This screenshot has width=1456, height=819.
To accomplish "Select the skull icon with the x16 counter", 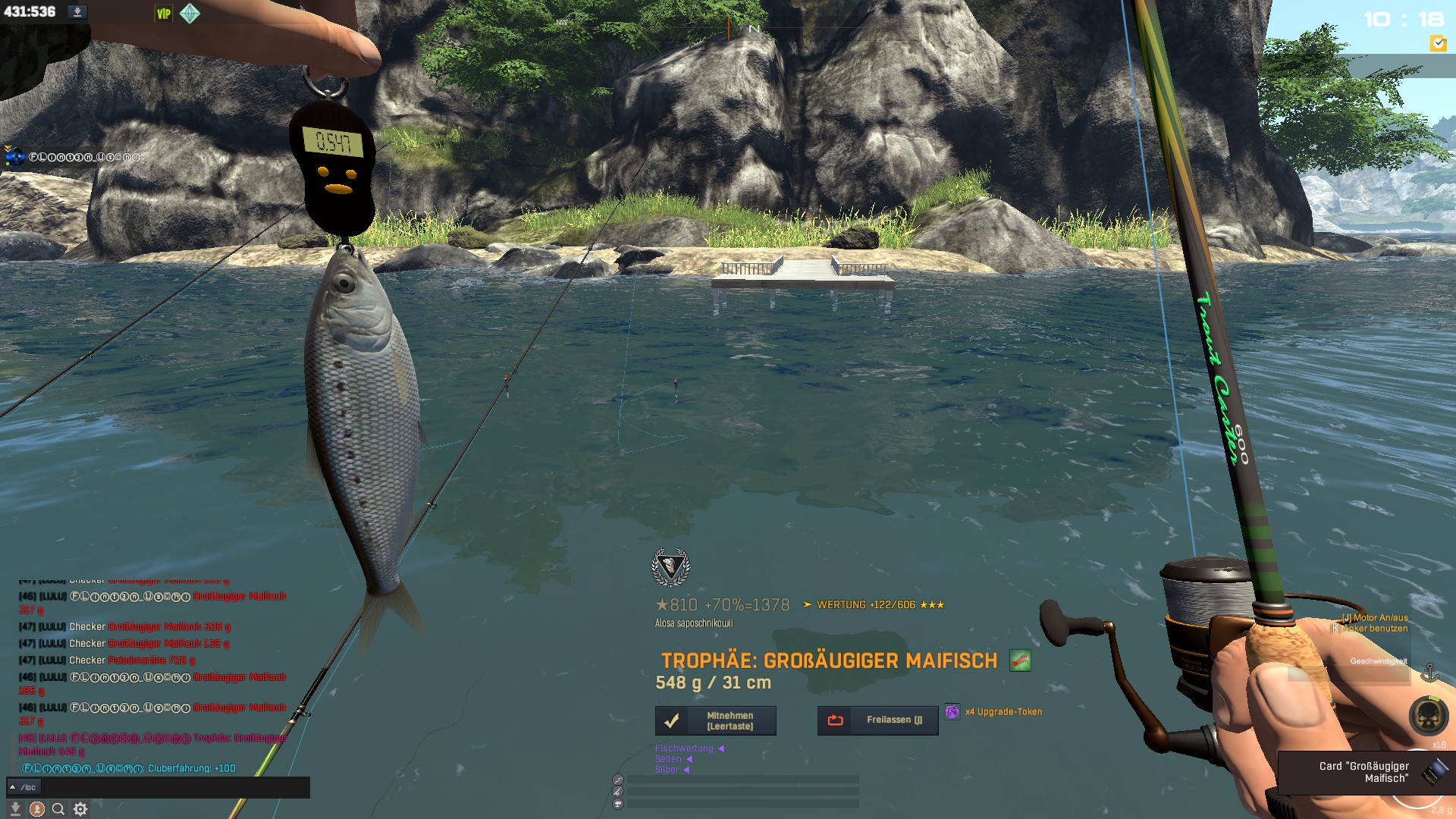I will [1428, 715].
